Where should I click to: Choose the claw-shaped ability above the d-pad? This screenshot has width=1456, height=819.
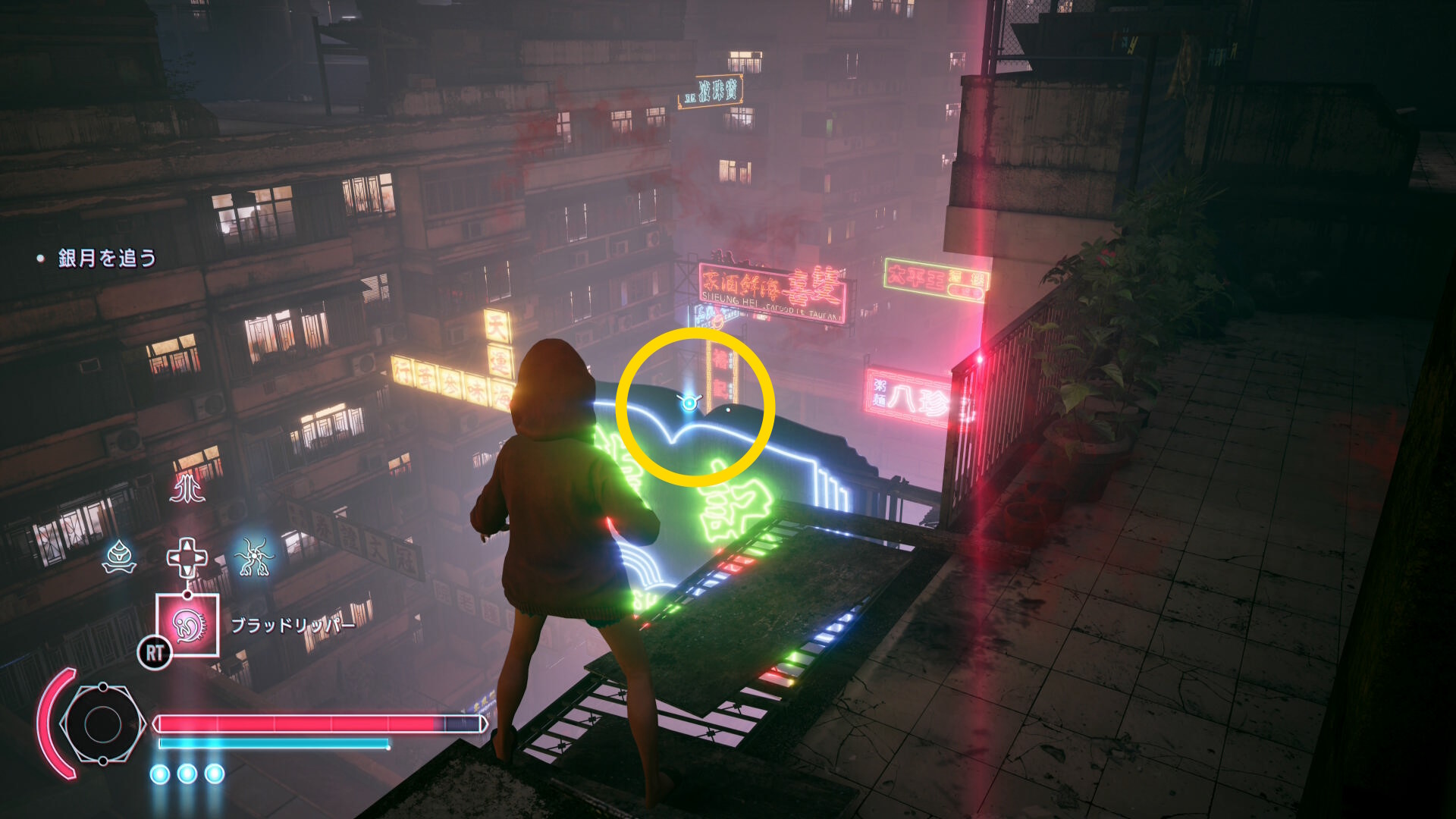tap(187, 488)
